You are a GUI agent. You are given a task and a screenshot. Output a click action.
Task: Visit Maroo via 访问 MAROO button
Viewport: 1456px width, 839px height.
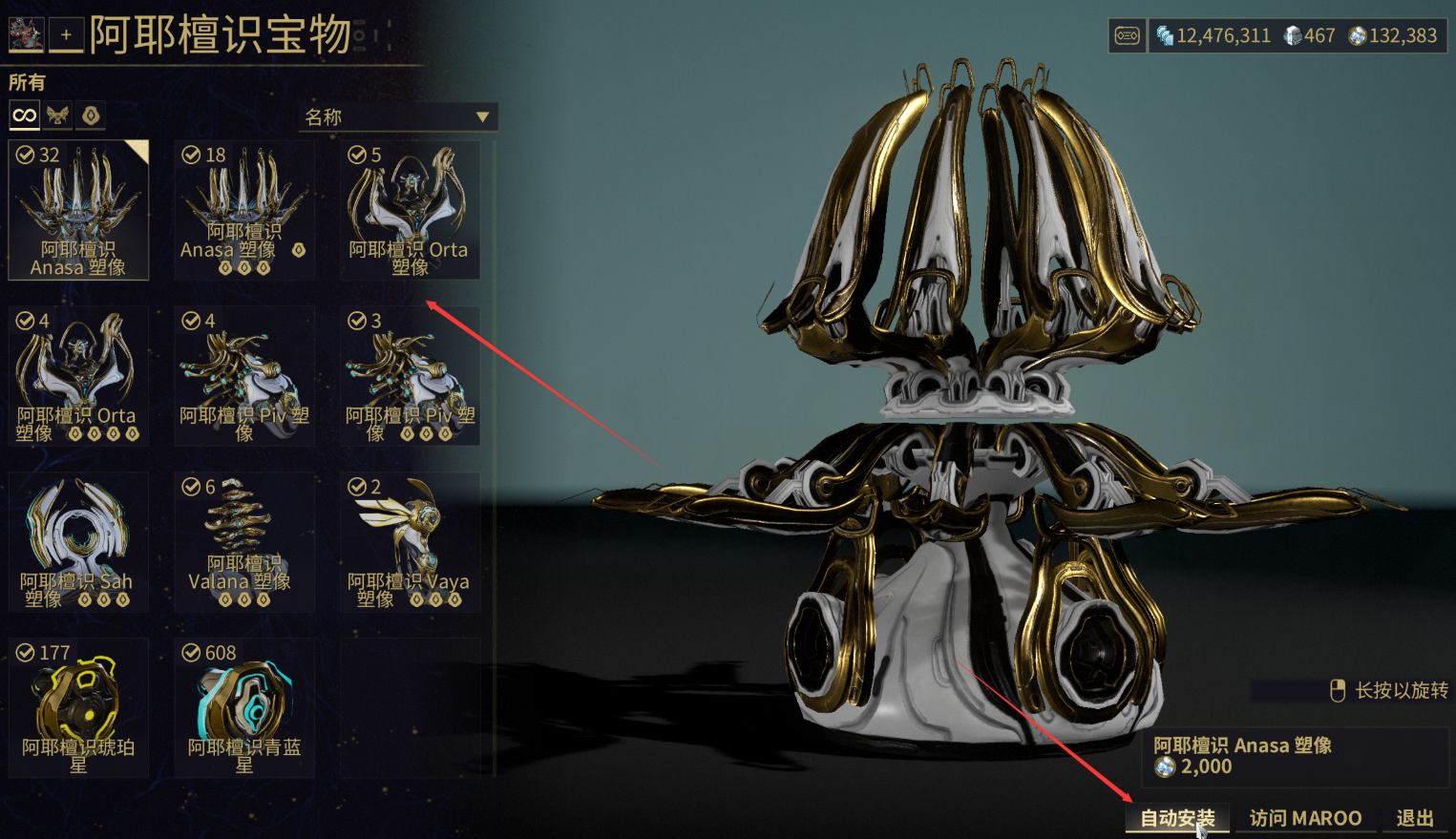pyautogui.click(x=1305, y=818)
